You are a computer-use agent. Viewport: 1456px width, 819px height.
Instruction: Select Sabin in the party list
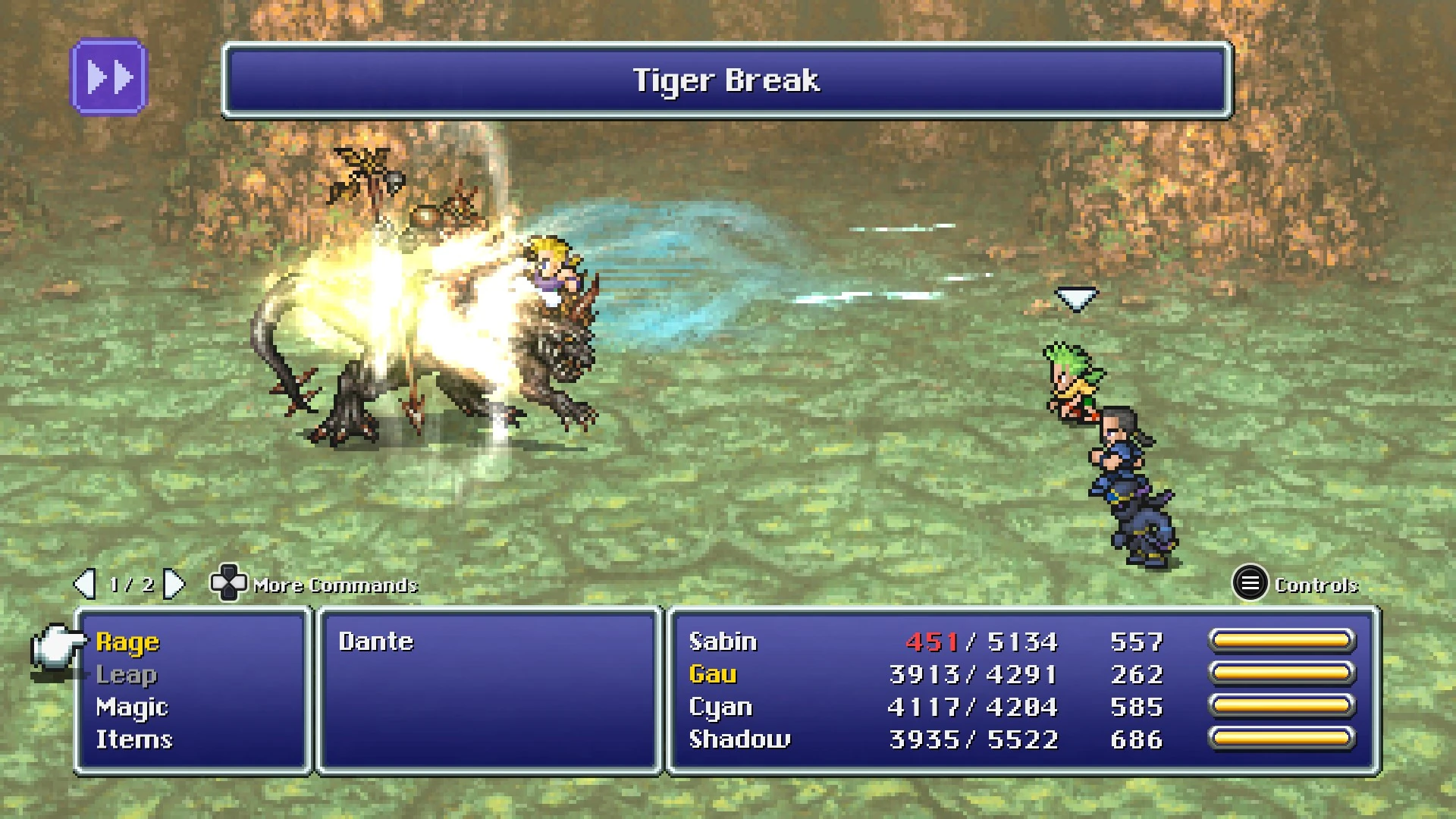click(723, 642)
